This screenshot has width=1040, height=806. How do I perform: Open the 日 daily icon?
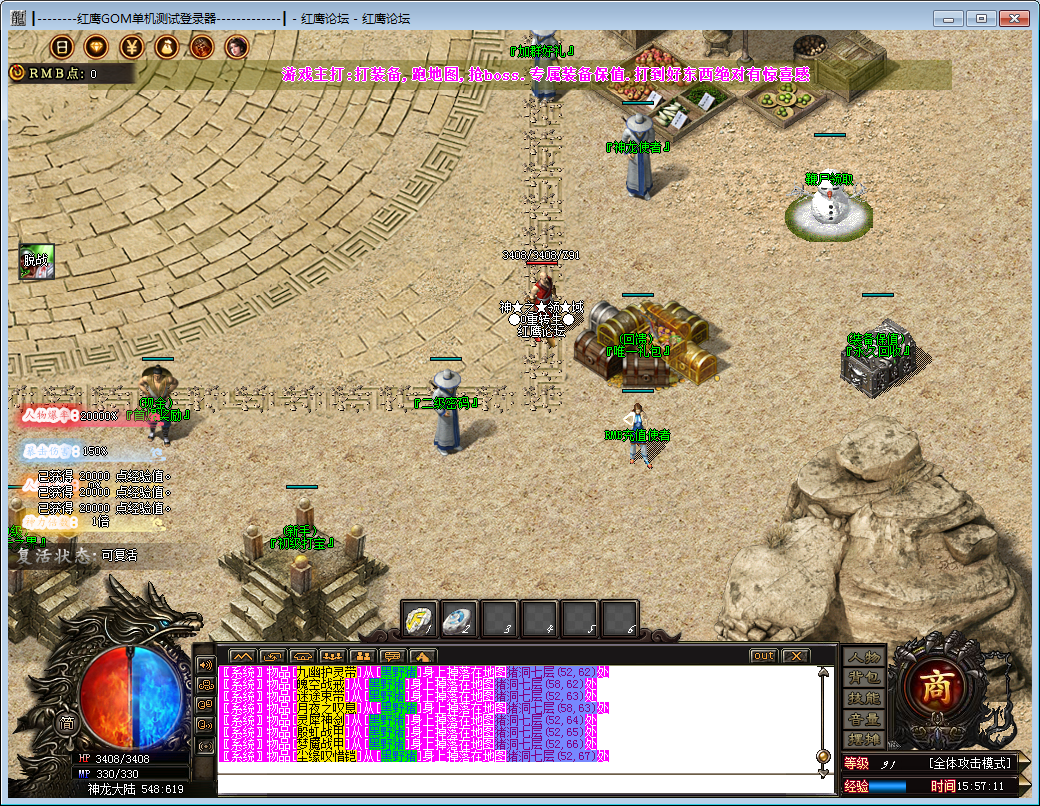[x=61, y=46]
